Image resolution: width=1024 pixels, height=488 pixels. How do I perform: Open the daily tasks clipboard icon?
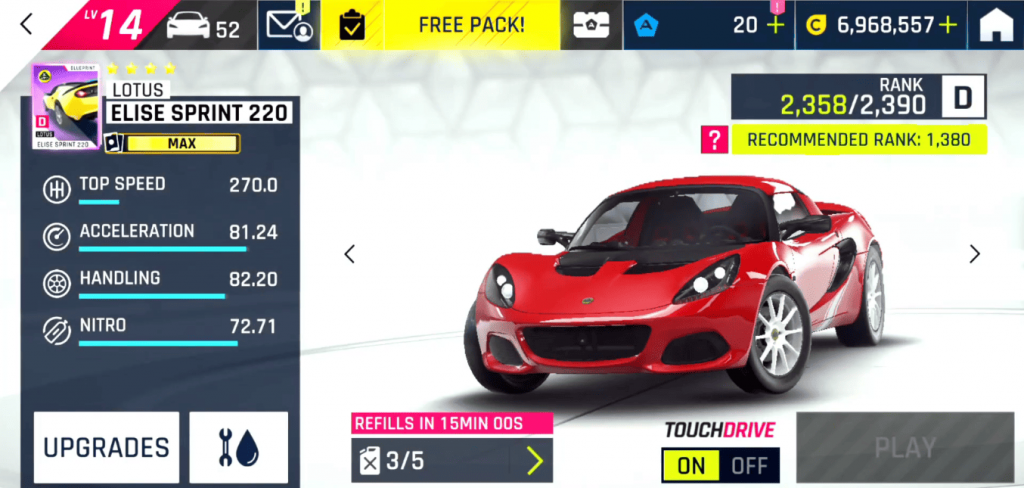[352, 26]
